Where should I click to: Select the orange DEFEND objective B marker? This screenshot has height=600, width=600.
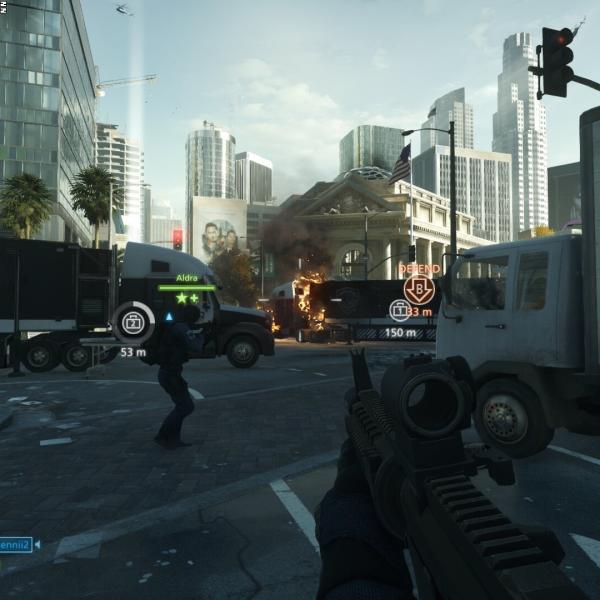pyautogui.click(x=418, y=290)
